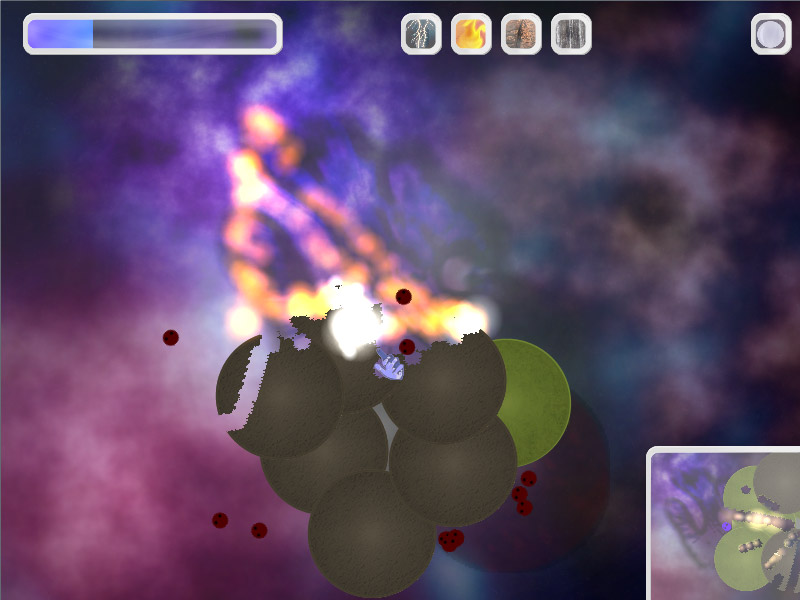This screenshot has height=600, width=800.
Task: Pick the gray stone texture icon
Action: pos(571,34)
